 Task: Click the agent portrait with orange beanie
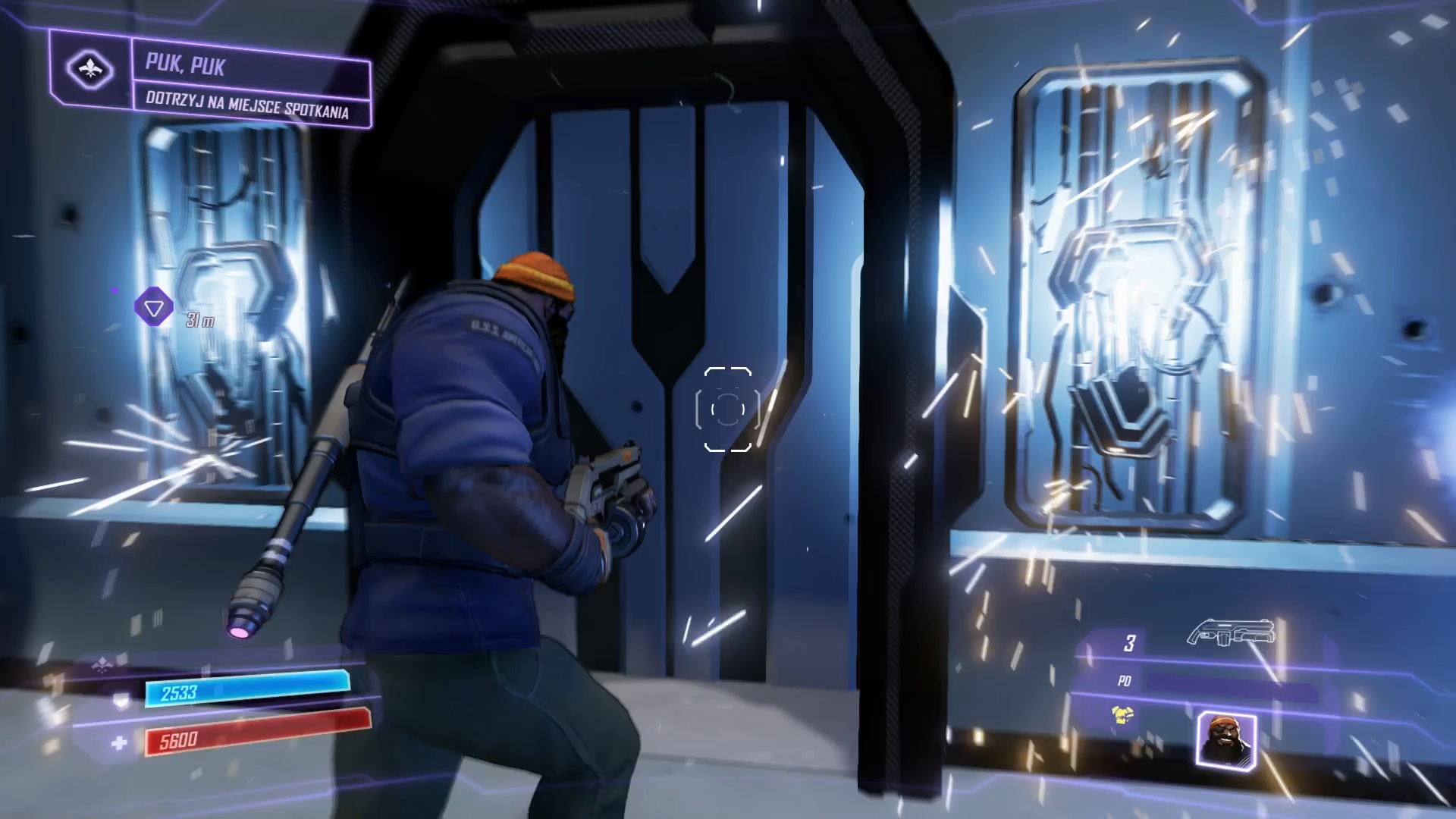1225,741
